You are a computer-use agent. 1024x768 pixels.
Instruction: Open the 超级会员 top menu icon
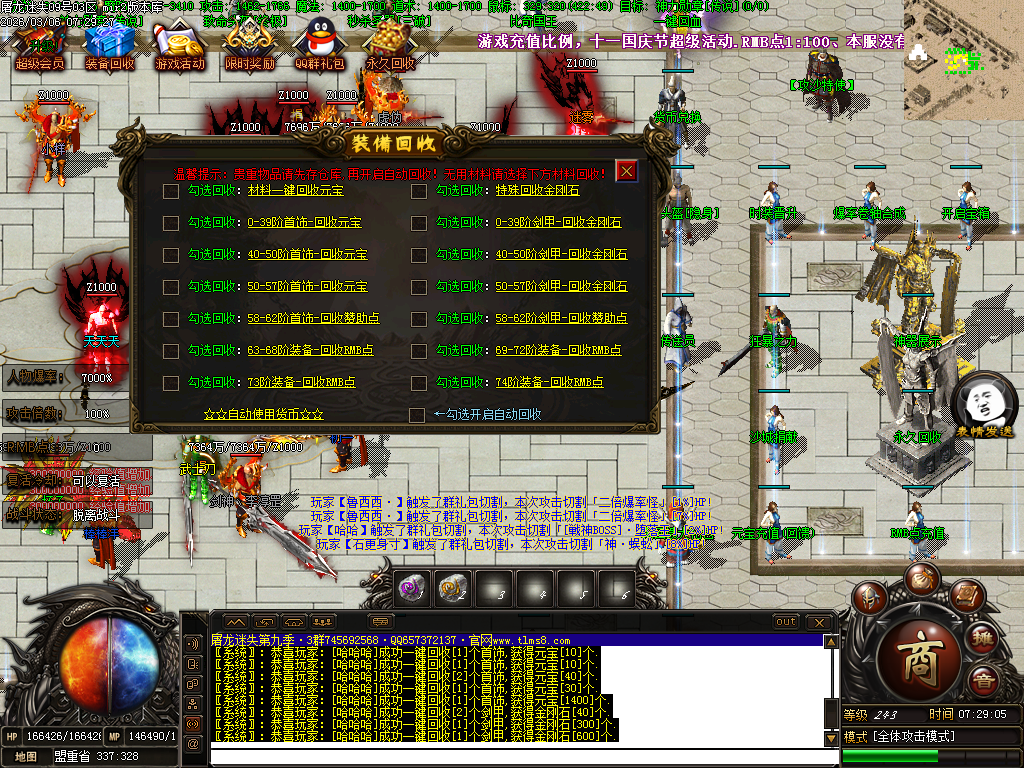pyautogui.click(x=40, y=47)
